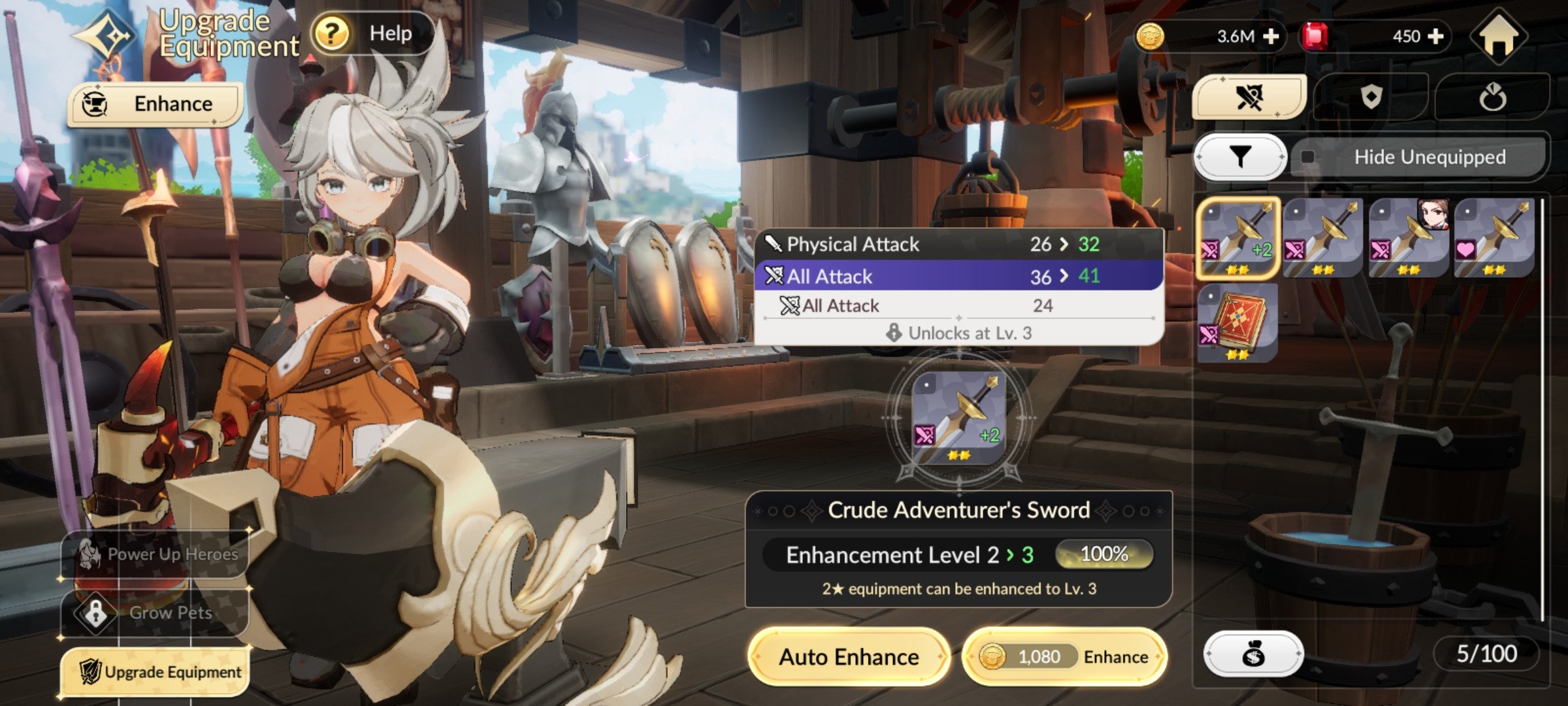Toggle Hide Unequipped checkbox
Screen dimensions: 1568x706
pos(1308,157)
